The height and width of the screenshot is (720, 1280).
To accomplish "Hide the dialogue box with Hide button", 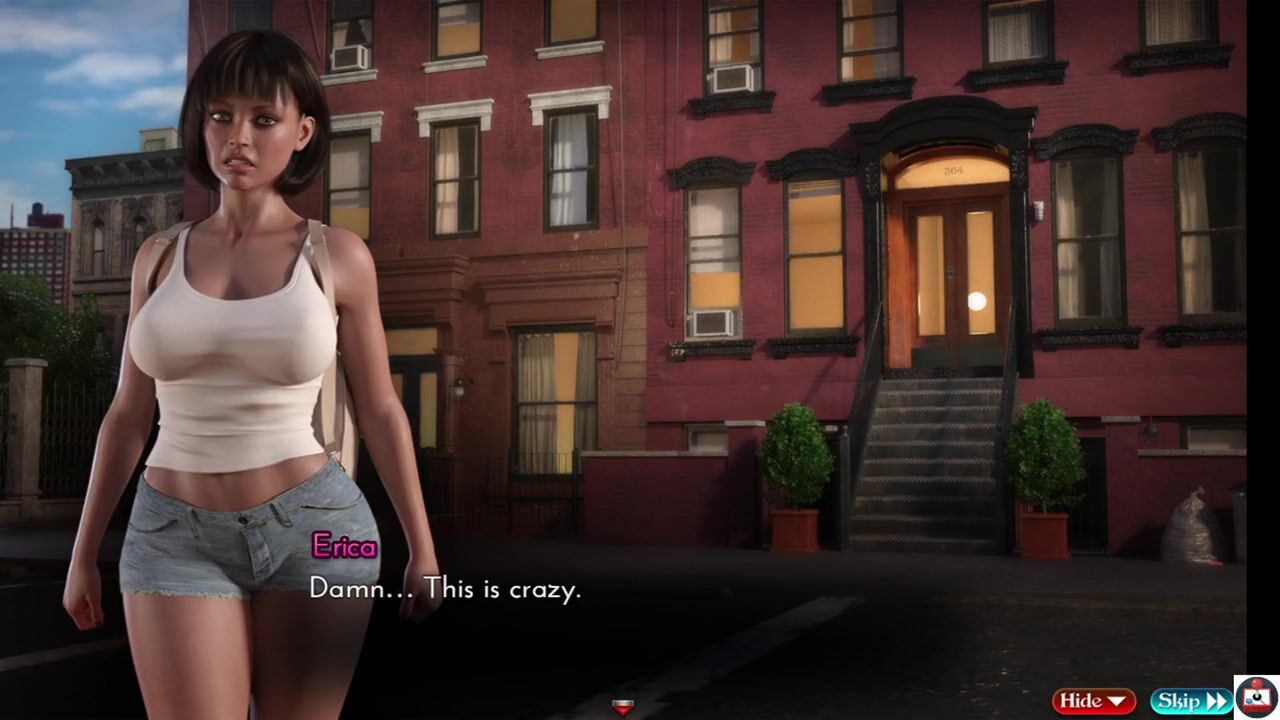I will pyautogui.click(x=1093, y=701).
